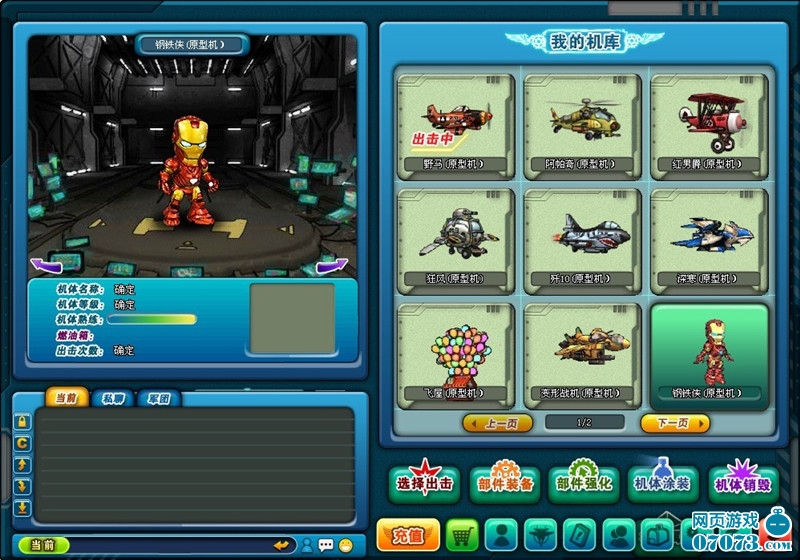Viewport: 800px width, 560px height.
Task: Click the chat lock icon
Action: tap(22, 422)
